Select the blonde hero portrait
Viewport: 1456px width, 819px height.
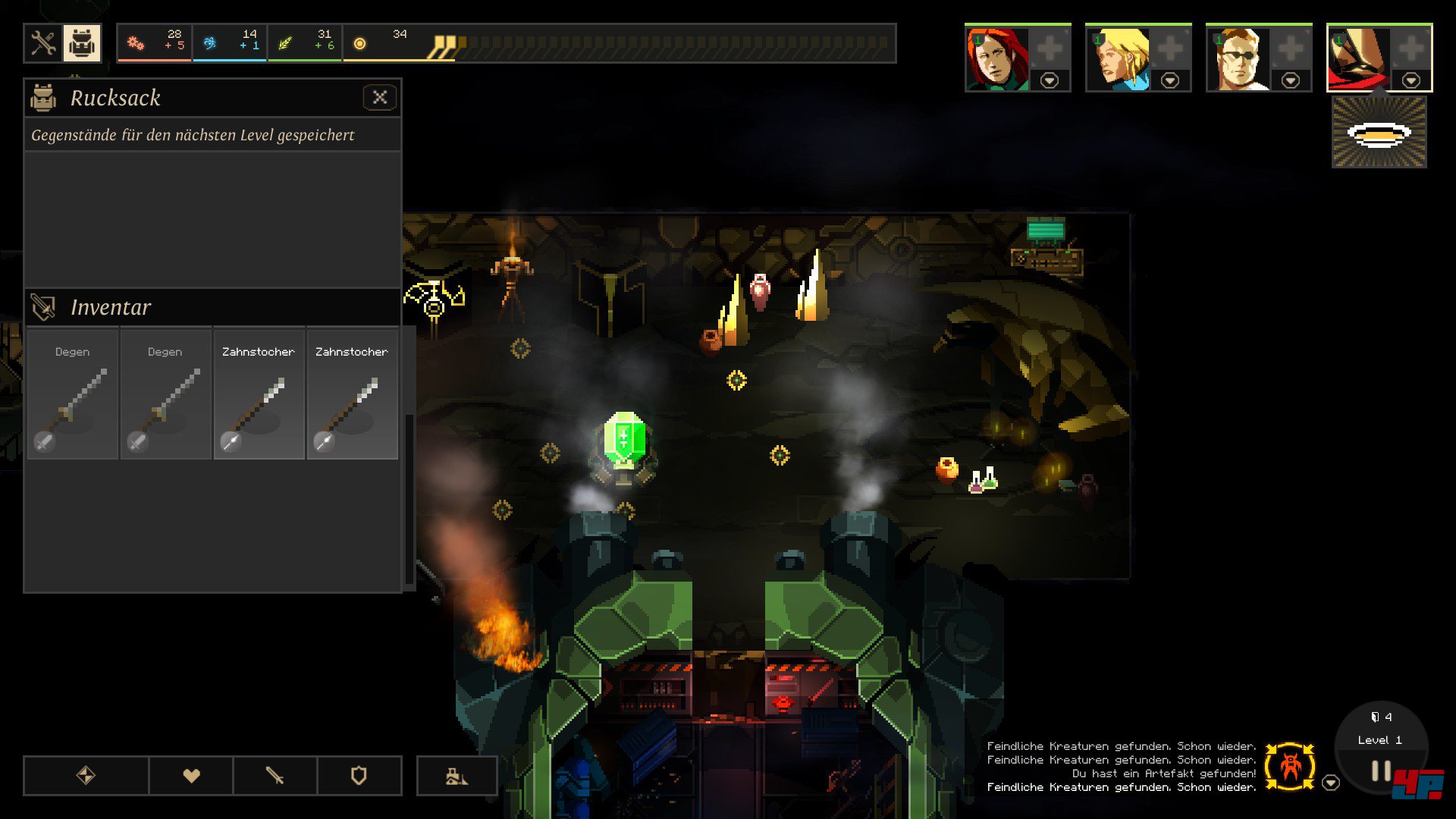pyautogui.click(x=1117, y=59)
